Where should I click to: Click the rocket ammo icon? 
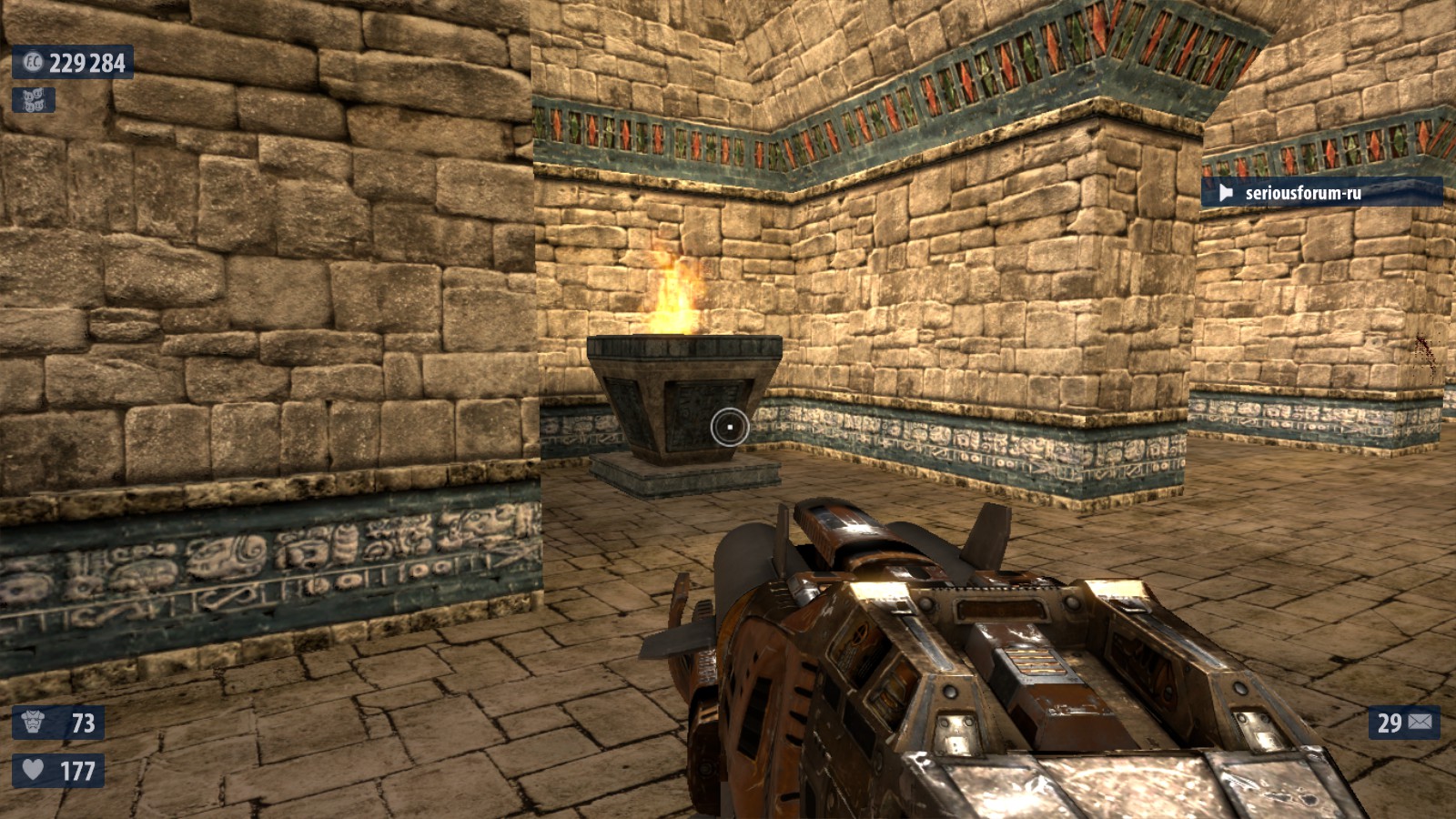[x=1421, y=723]
